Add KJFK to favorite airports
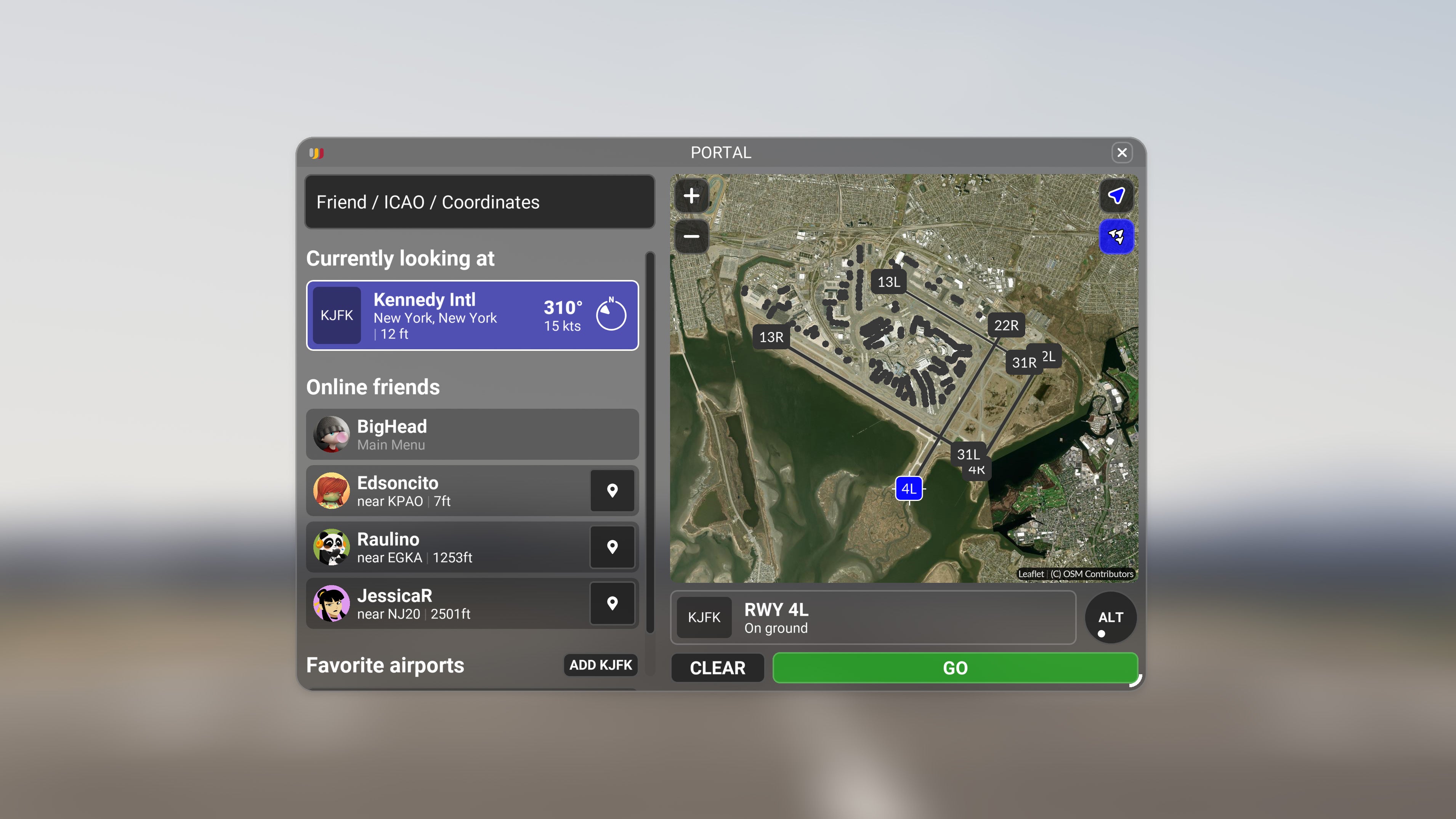This screenshot has height=819, width=1456. point(600,665)
